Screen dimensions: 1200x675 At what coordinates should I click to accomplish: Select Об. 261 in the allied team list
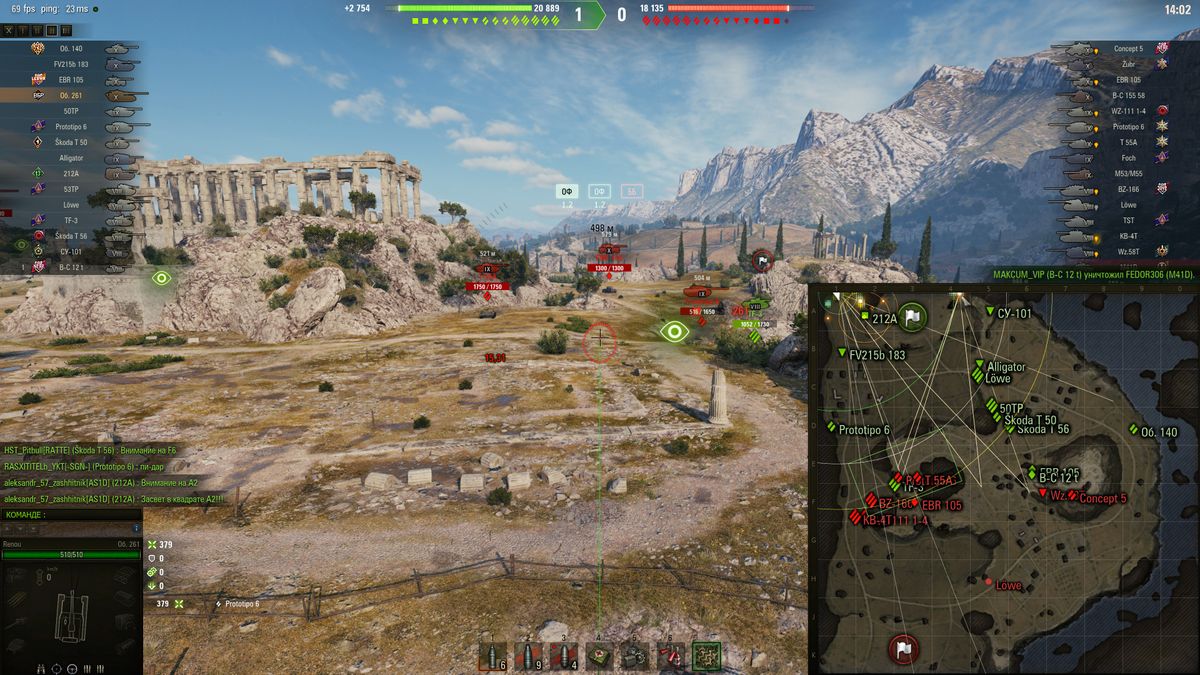tap(70, 95)
